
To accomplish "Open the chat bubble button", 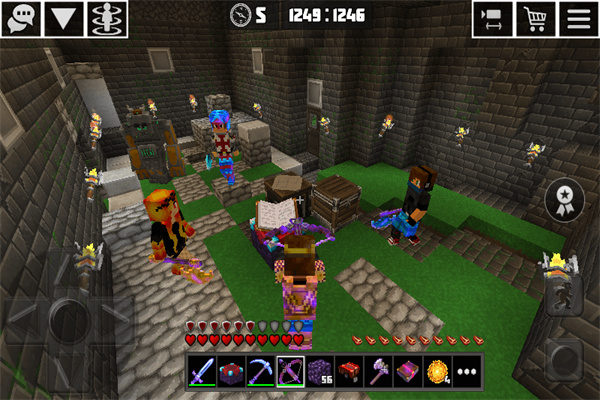I will [x=20, y=19].
